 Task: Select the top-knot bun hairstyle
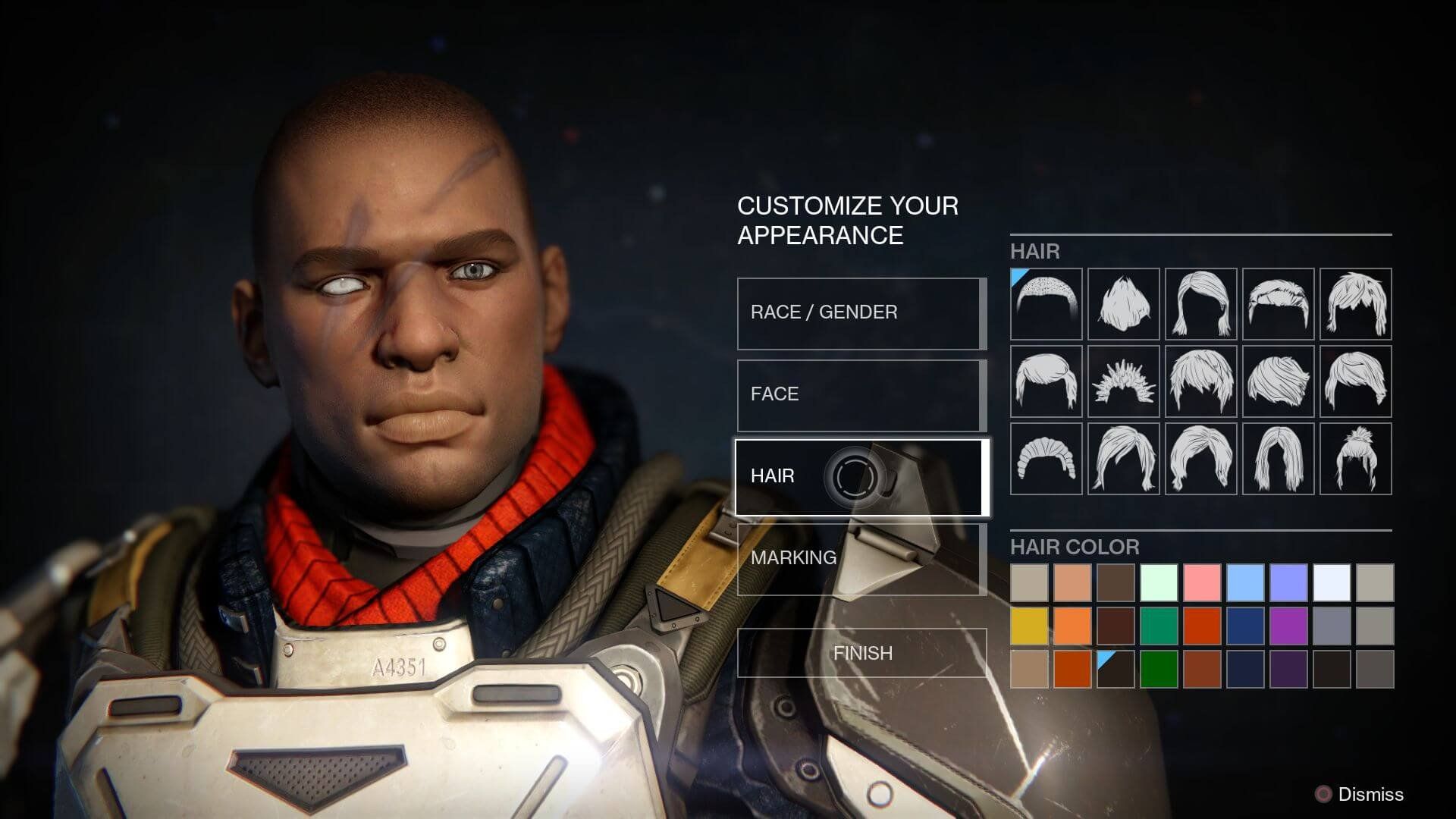(x=1357, y=459)
